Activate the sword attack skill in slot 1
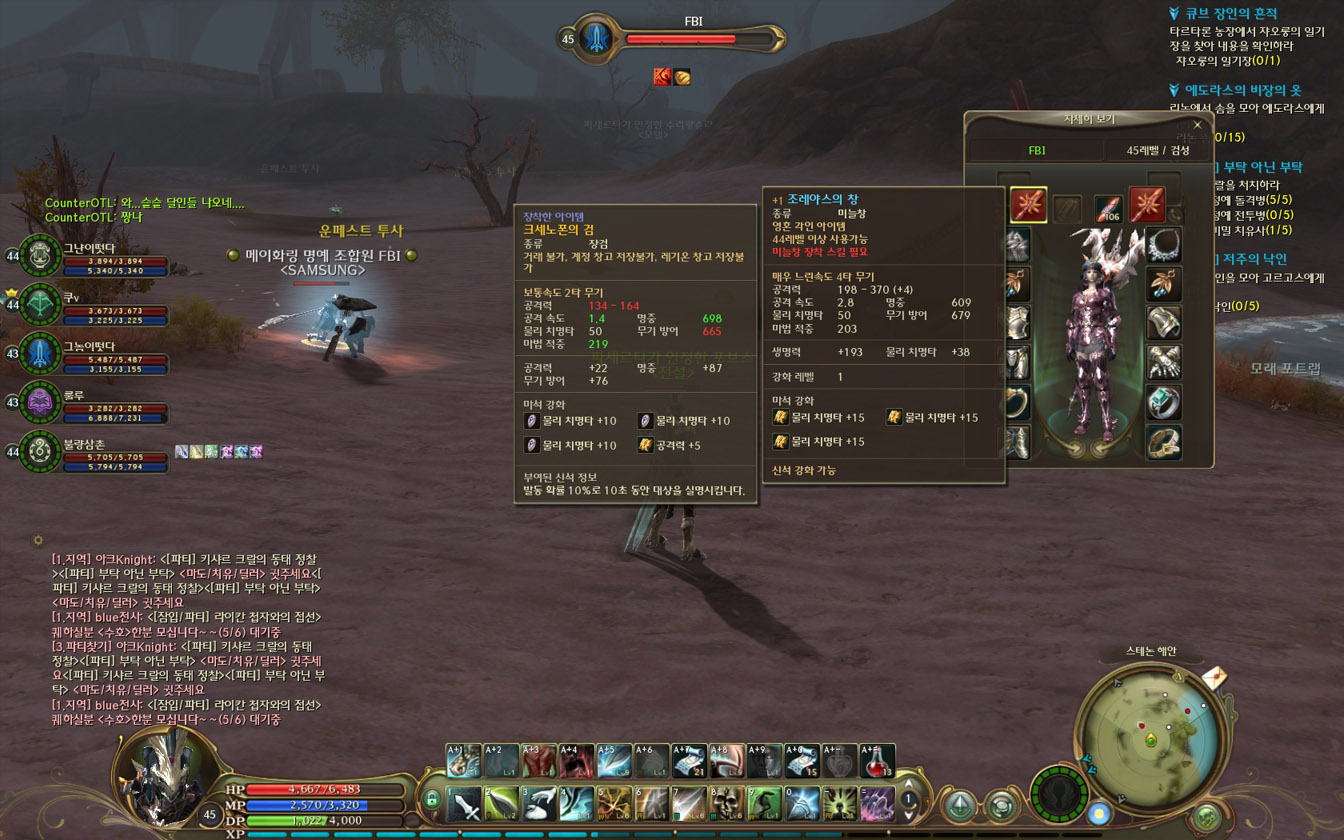The height and width of the screenshot is (840, 1344). pos(463,803)
